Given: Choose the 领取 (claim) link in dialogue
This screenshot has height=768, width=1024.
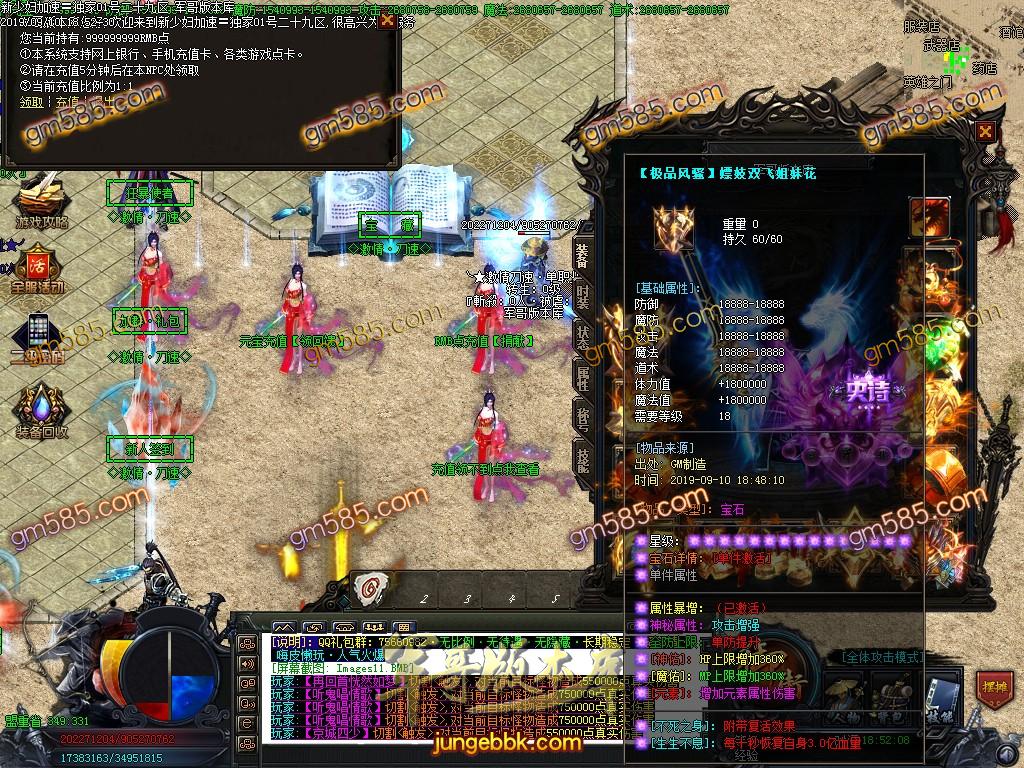Looking at the screenshot, I should [31, 101].
